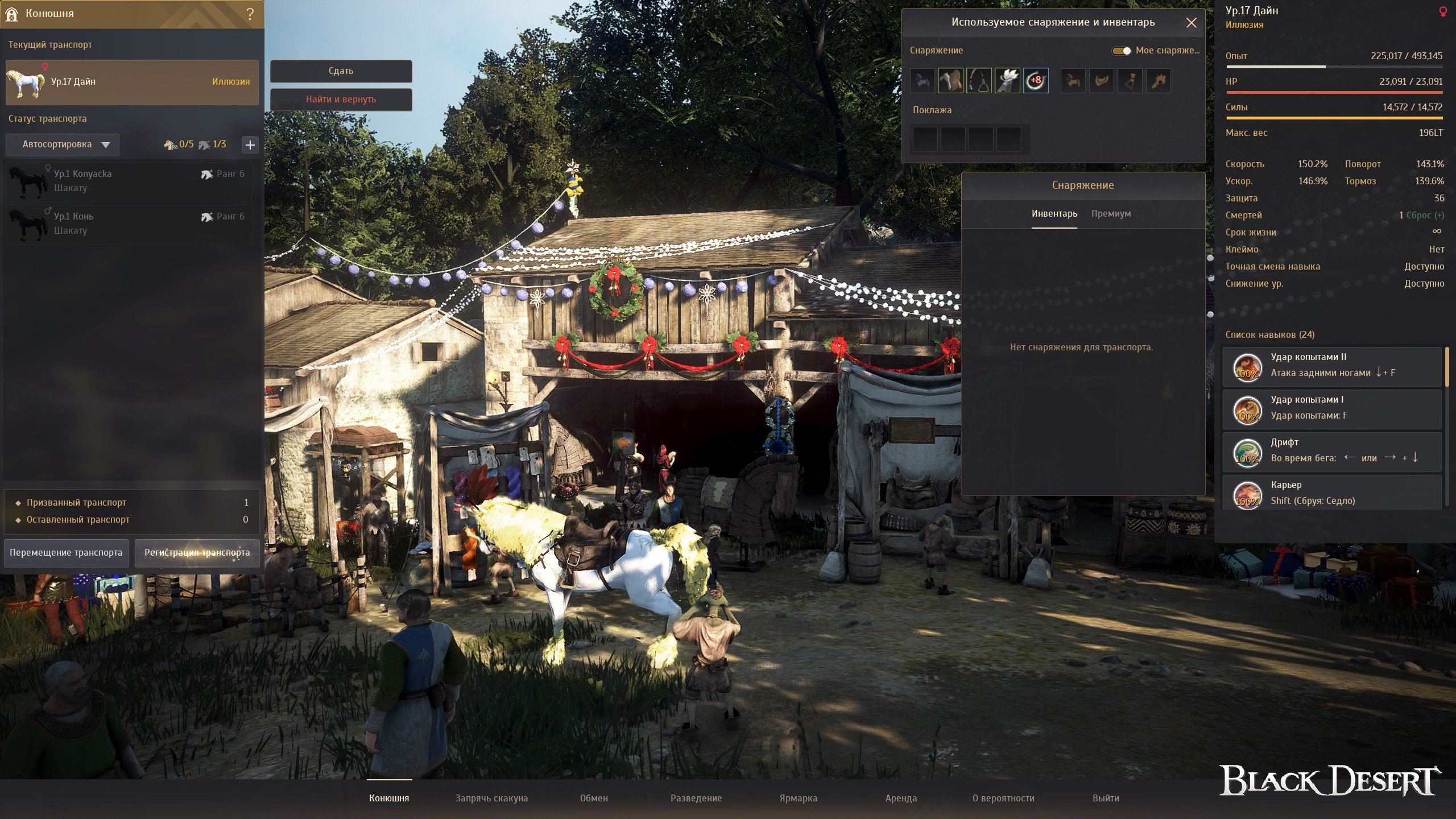Close the equipment and inventory panel
1456x819 pixels.
click(x=1191, y=23)
